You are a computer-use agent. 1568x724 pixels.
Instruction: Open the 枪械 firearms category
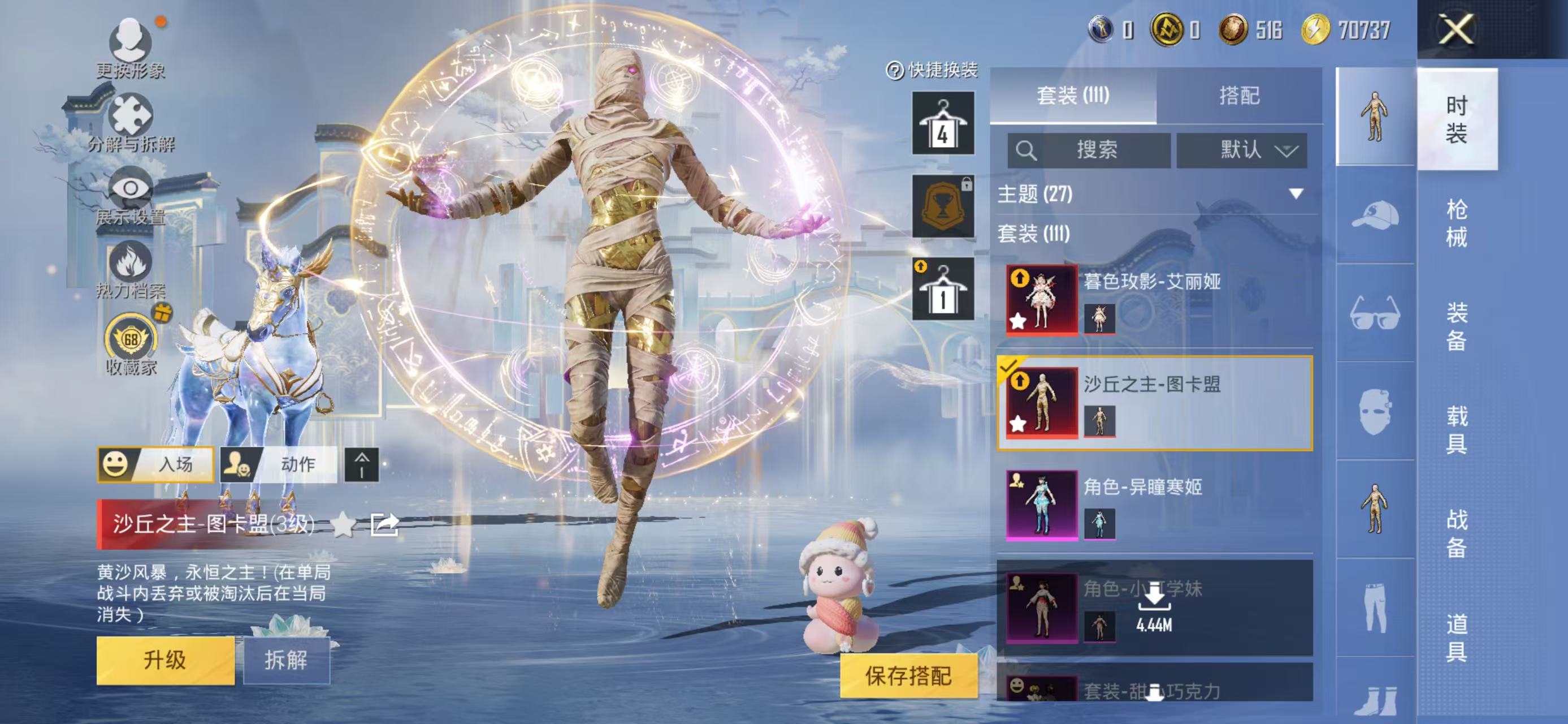[x=1456, y=223]
